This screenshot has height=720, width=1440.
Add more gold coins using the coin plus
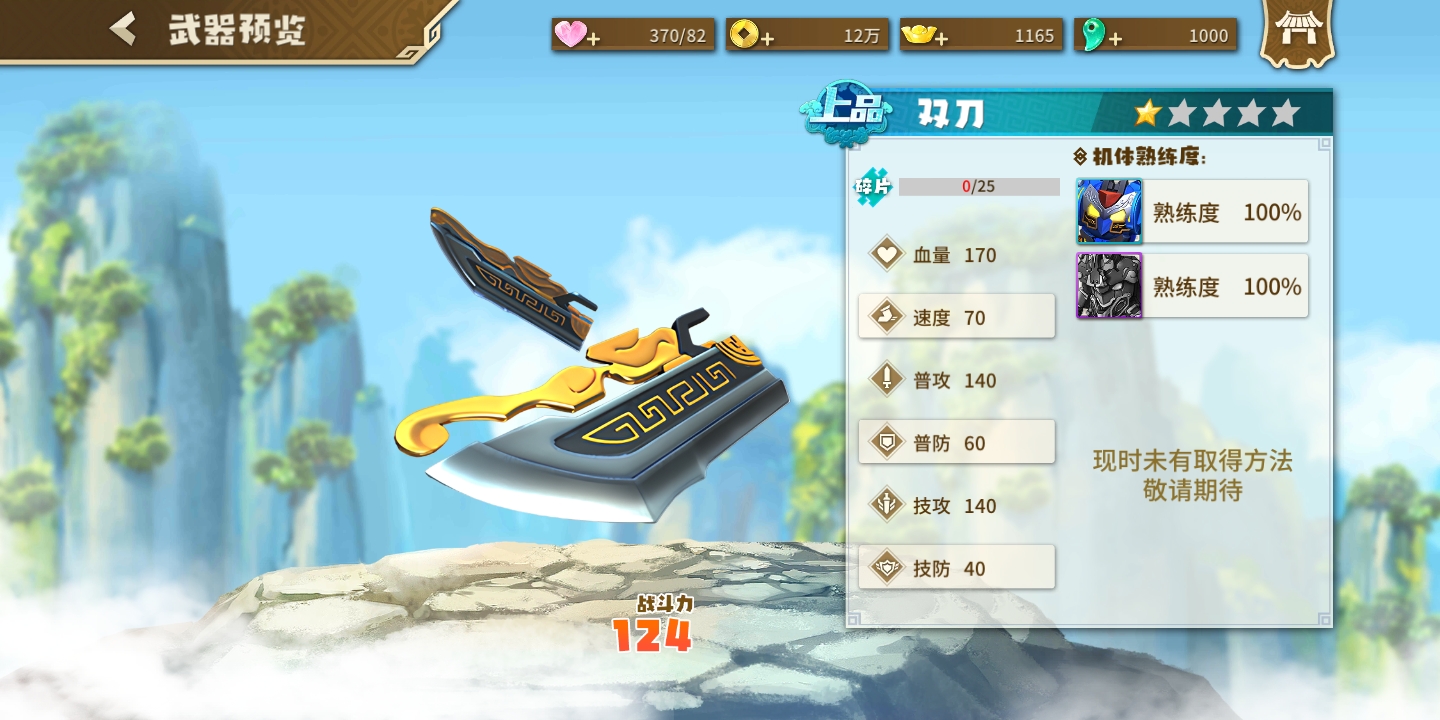(x=750, y=36)
